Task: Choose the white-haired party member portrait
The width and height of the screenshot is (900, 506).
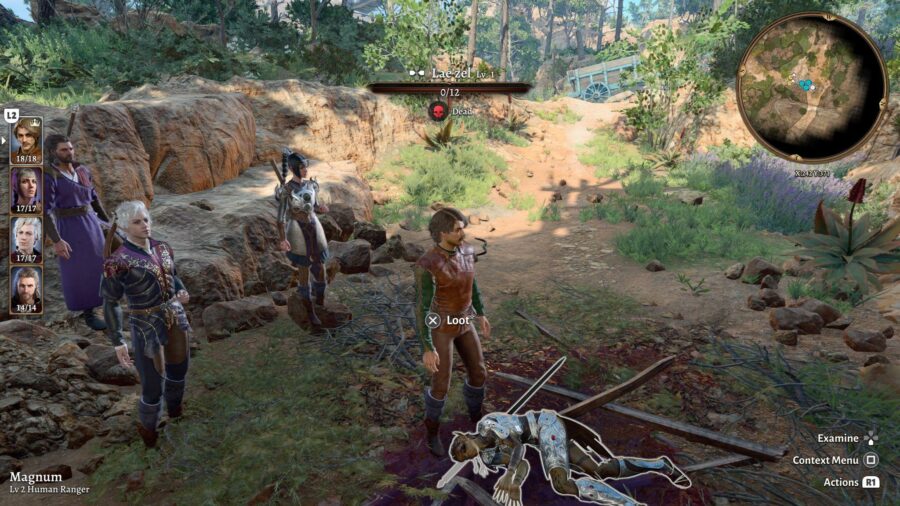Action: tap(26, 237)
